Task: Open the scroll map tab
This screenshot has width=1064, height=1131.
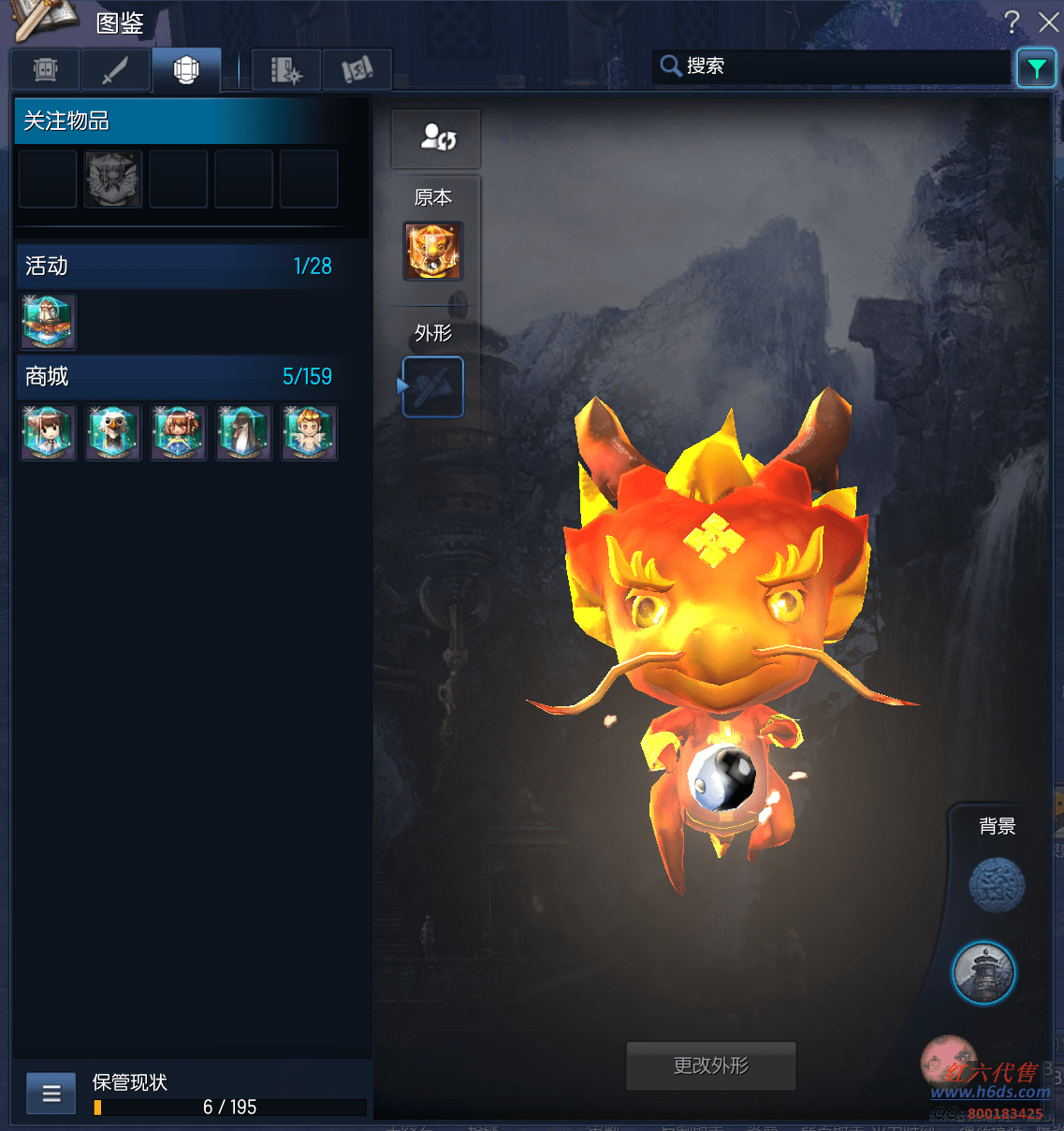Action: (x=357, y=70)
